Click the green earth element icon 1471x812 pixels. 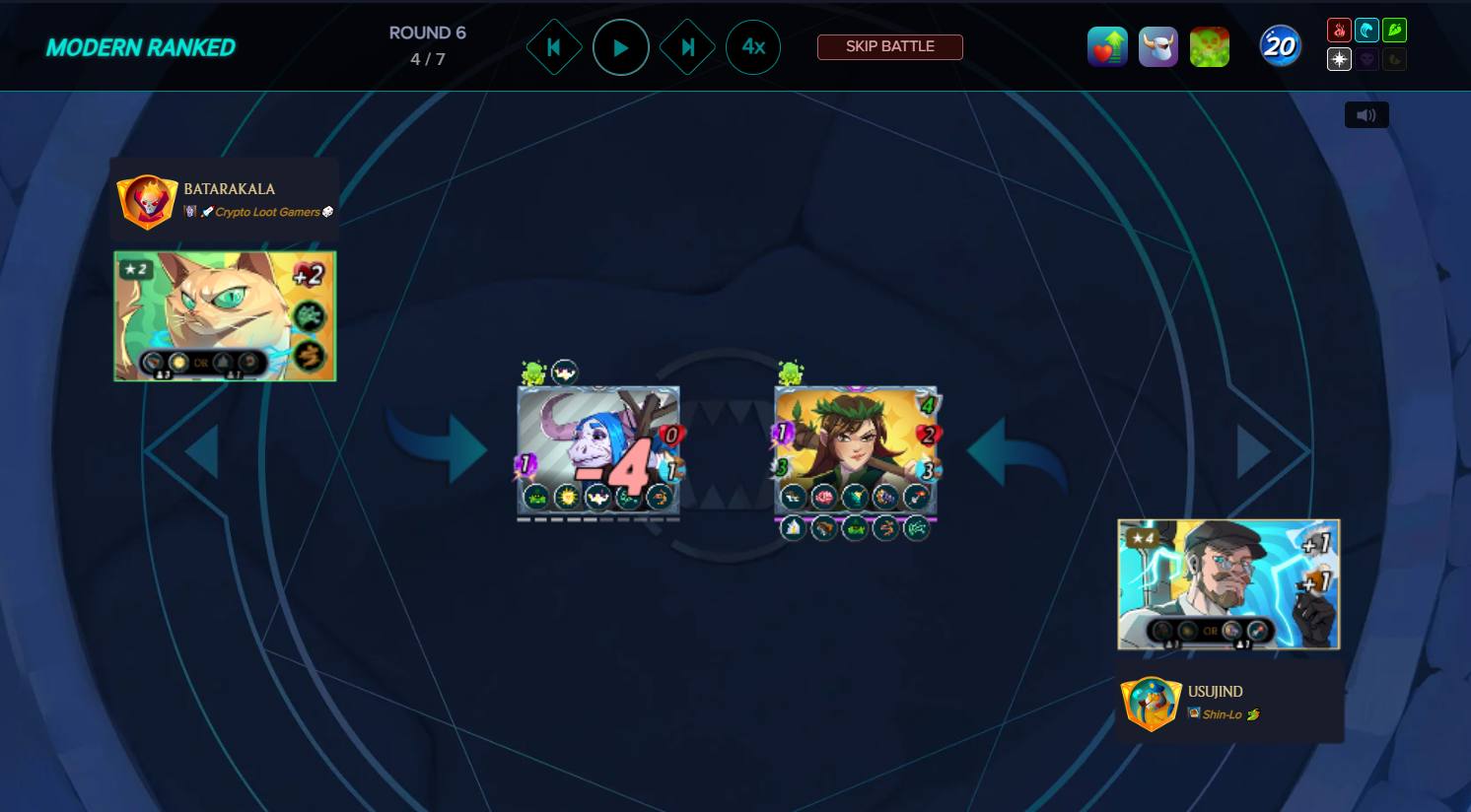[1394, 31]
